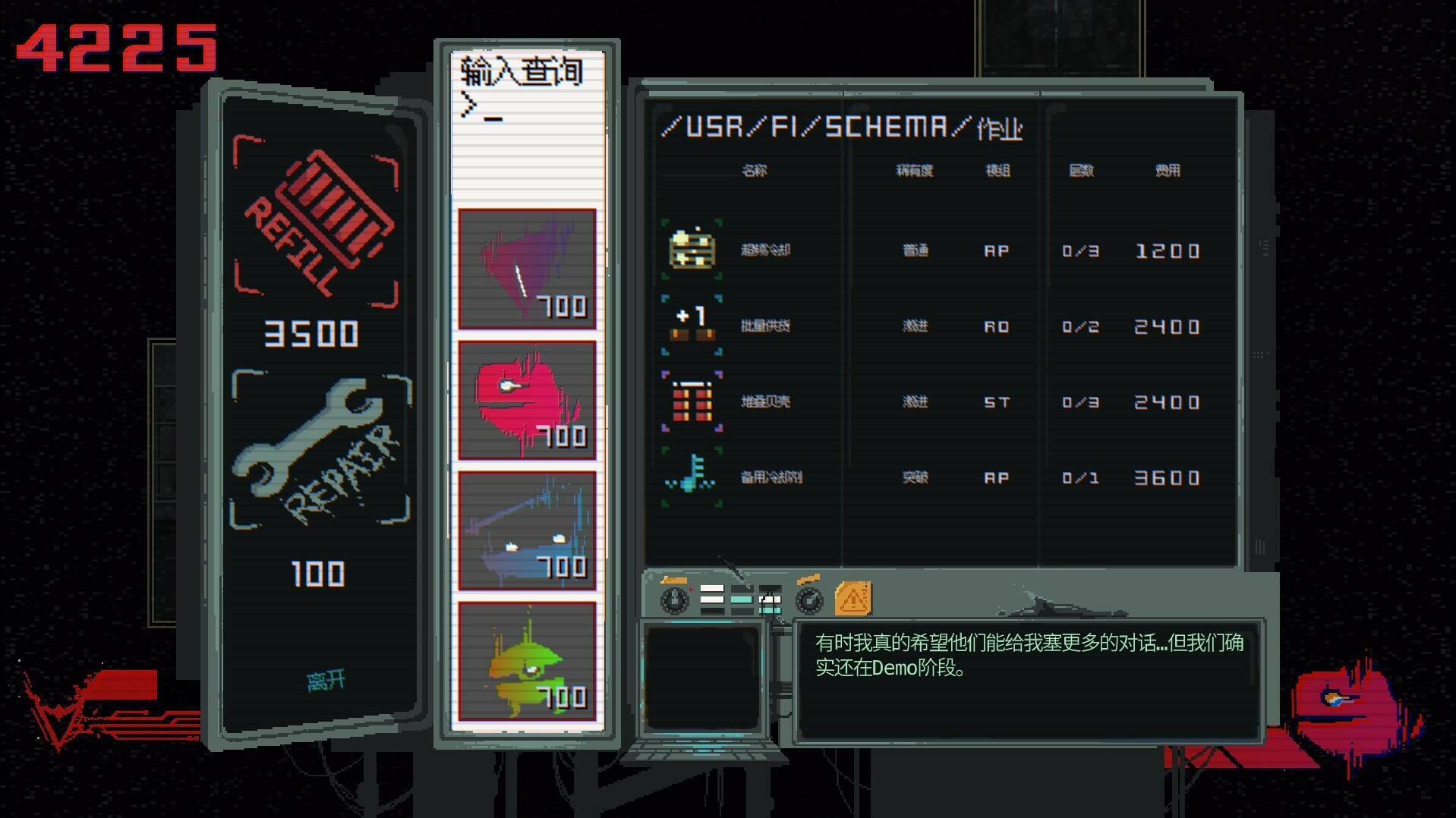1456x818 pixels.
Task: Sort the list by the 费用 cost column
Action: coord(1169,170)
